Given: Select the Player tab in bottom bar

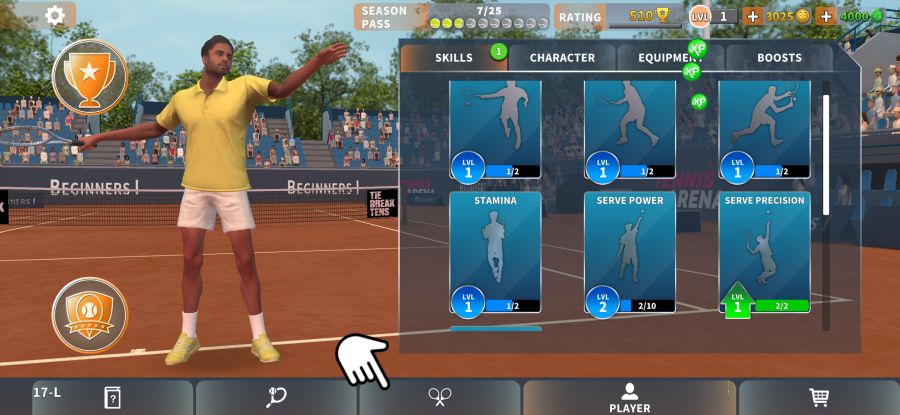Looking at the screenshot, I should [x=629, y=397].
